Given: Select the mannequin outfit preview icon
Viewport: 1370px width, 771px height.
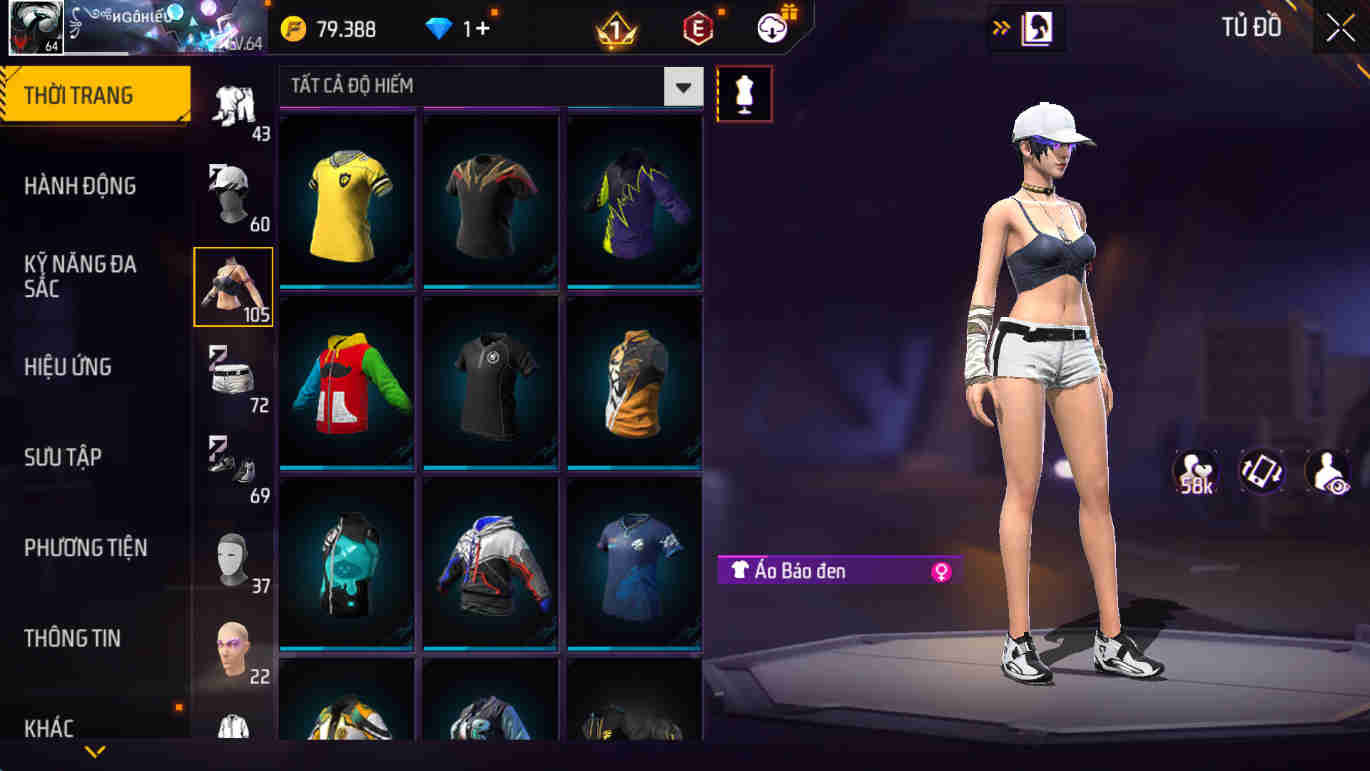Looking at the screenshot, I should tap(744, 93).
